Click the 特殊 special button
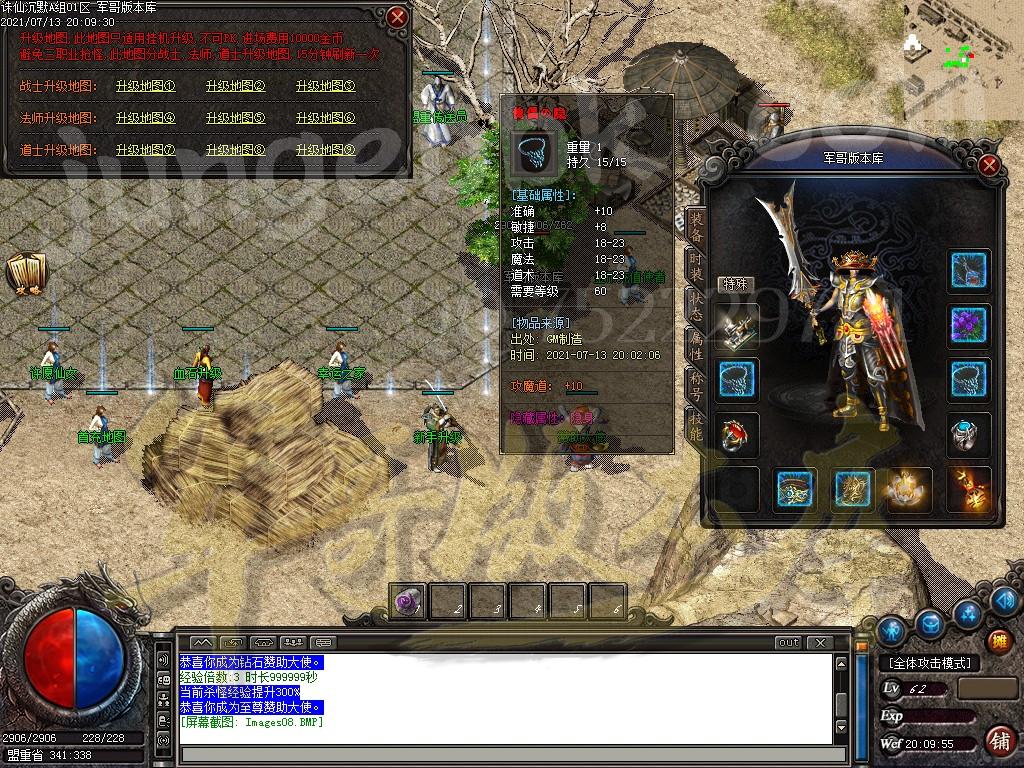The image size is (1024, 768). pos(736,284)
